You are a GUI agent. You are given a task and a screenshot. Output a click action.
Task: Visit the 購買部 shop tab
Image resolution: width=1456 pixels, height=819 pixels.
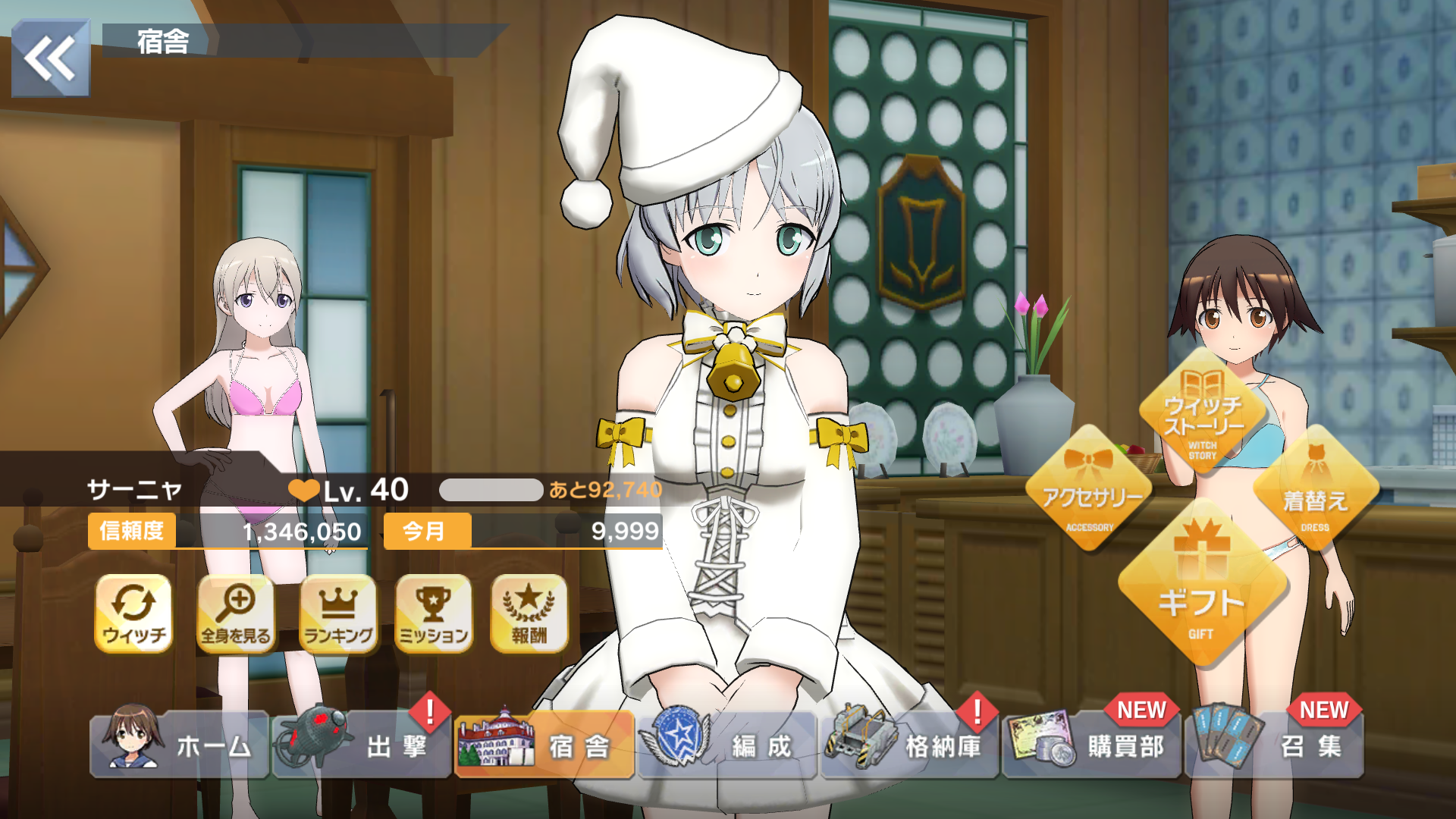tap(1091, 745)
